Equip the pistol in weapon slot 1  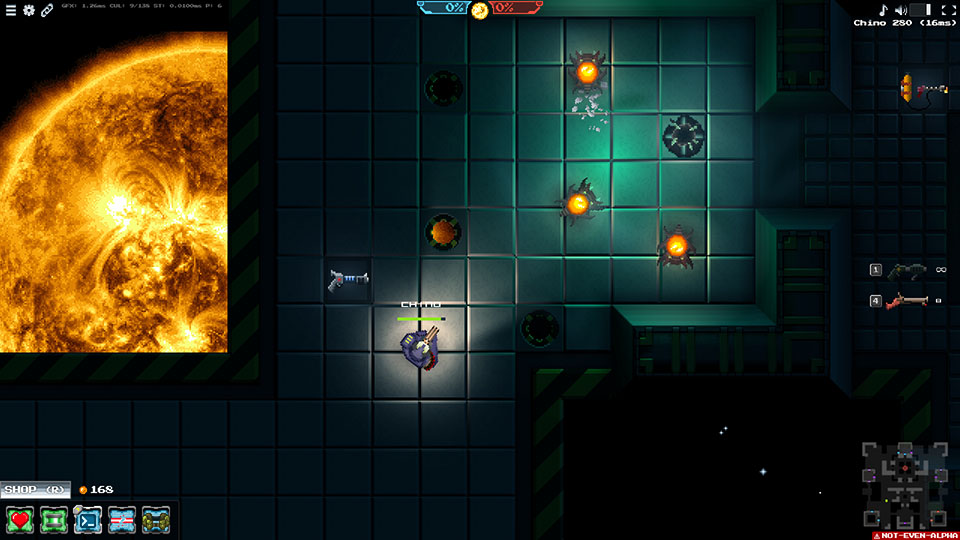click(x=908, y=270)
